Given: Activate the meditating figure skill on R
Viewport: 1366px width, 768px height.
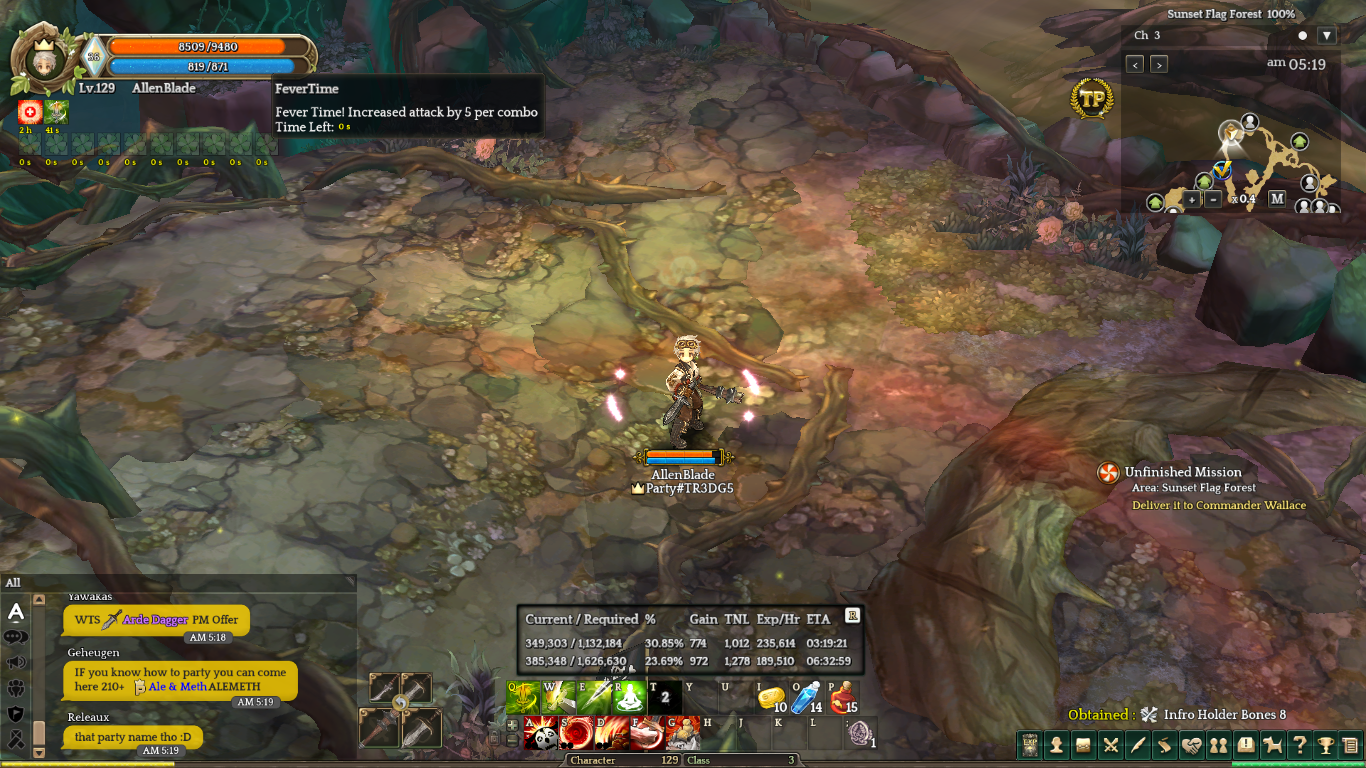Looking at the screenshot, I should [x=629, y=698].
